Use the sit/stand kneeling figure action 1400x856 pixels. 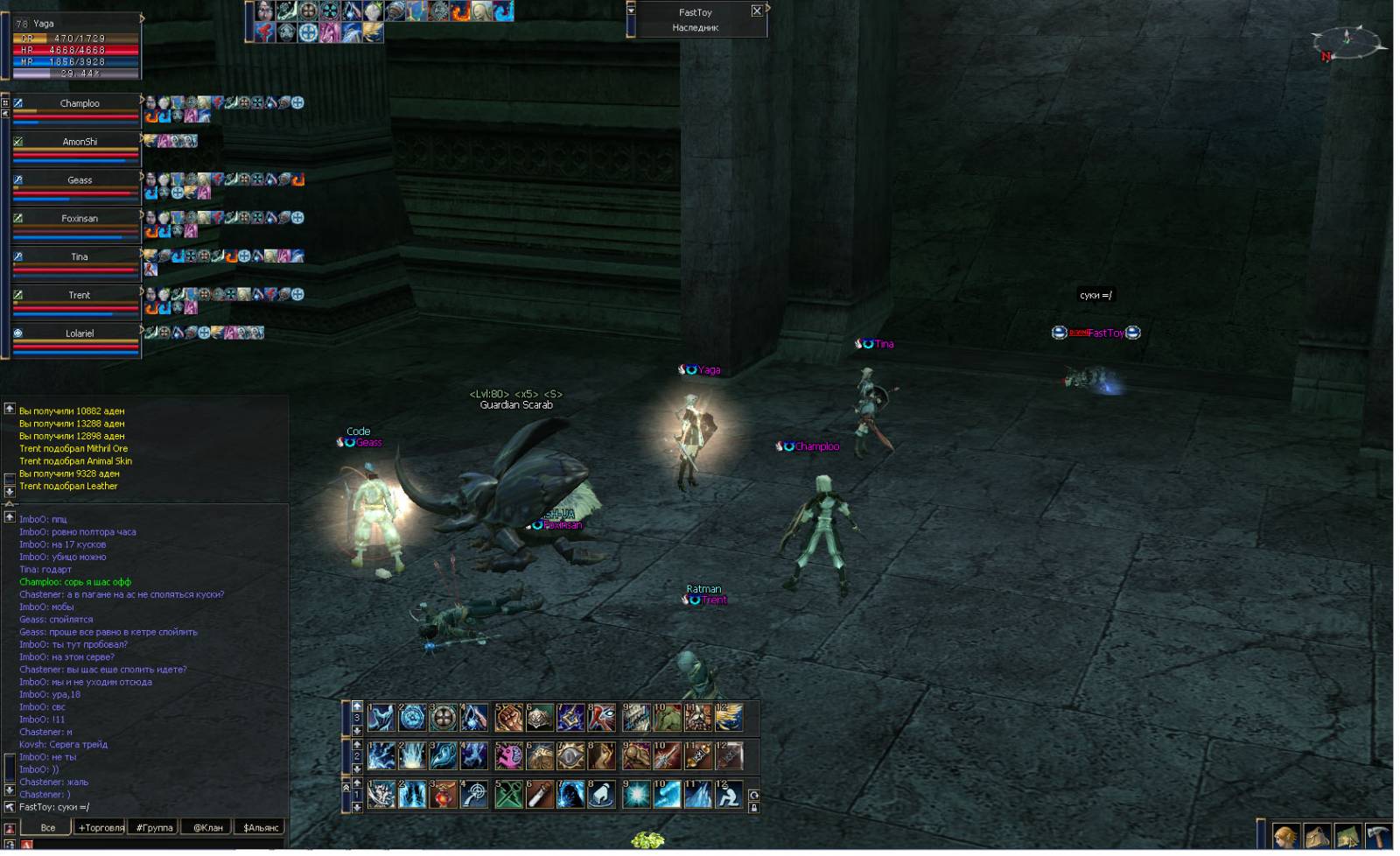(x=728, y=794)
